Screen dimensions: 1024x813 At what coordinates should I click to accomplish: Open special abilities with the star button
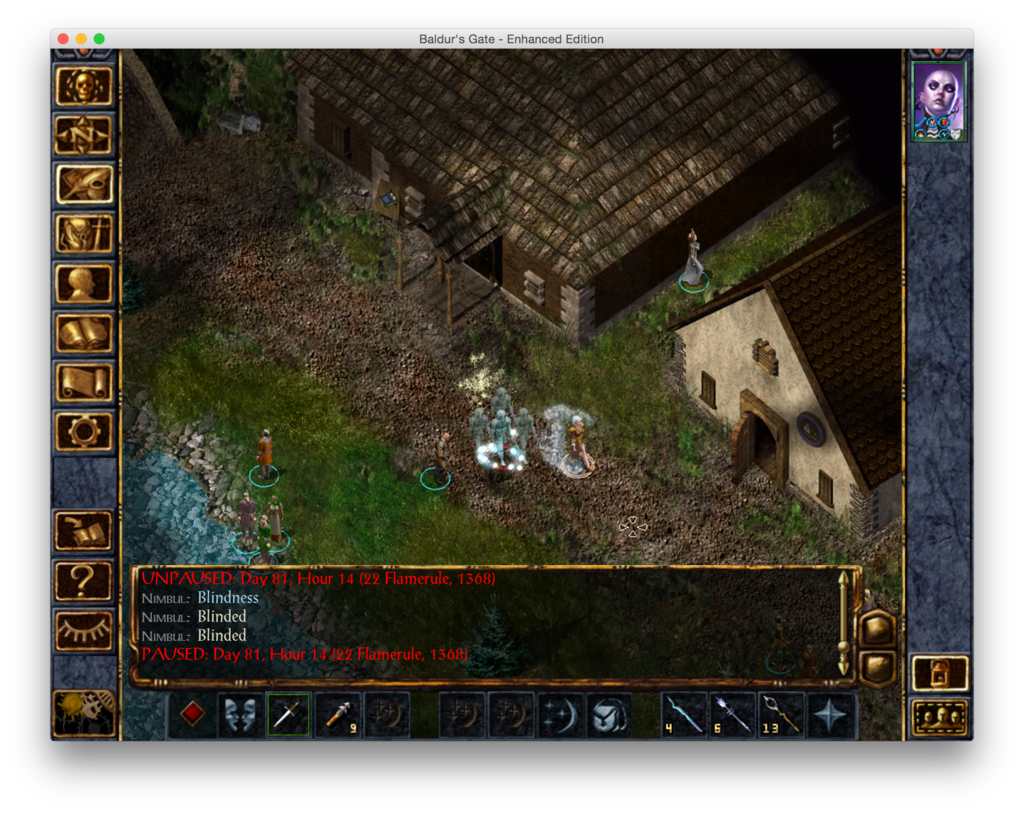[x=831, y=715]
